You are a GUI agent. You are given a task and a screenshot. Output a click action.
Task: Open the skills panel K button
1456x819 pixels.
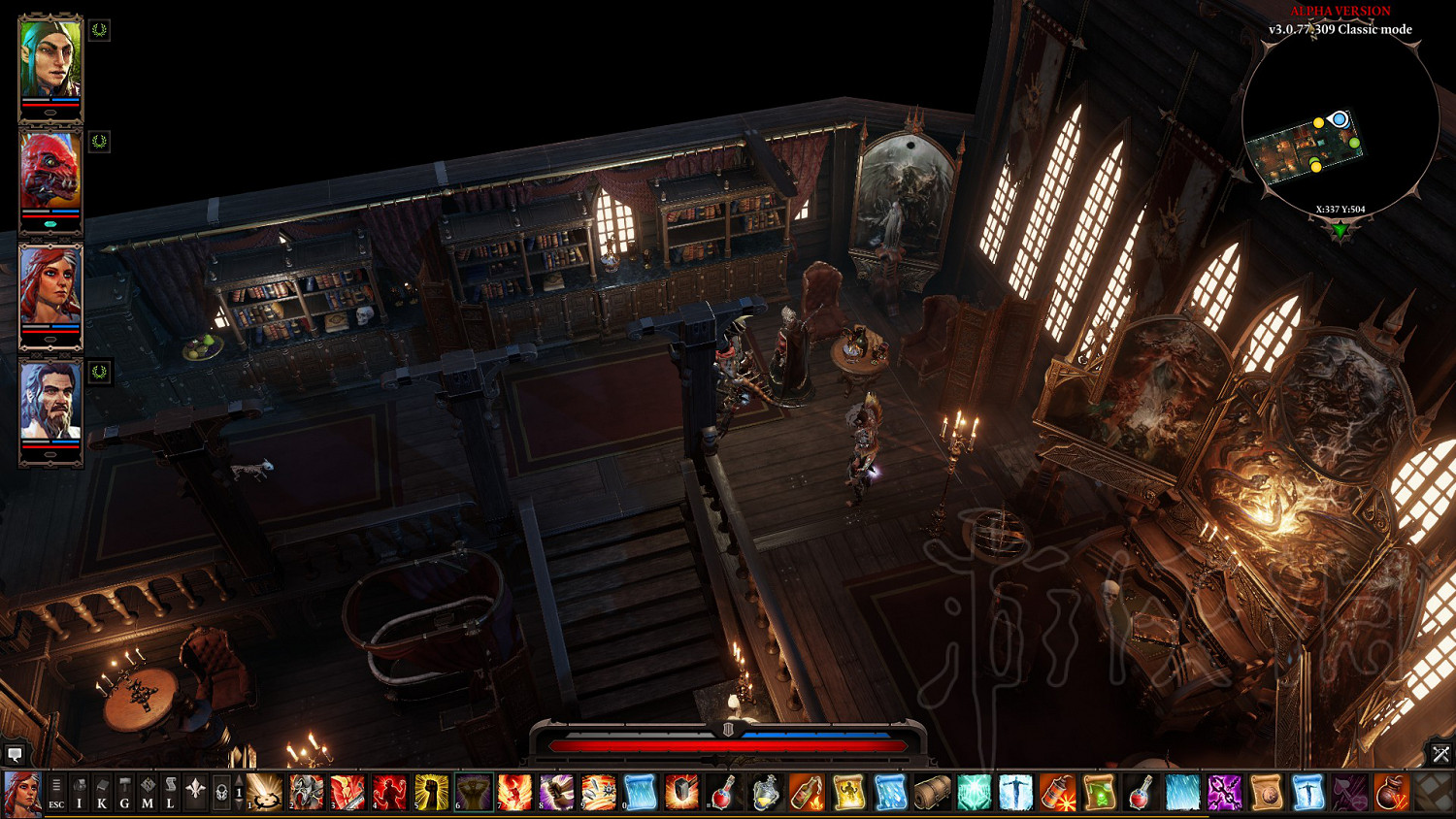pyautogui.click(x=102, y=793)
